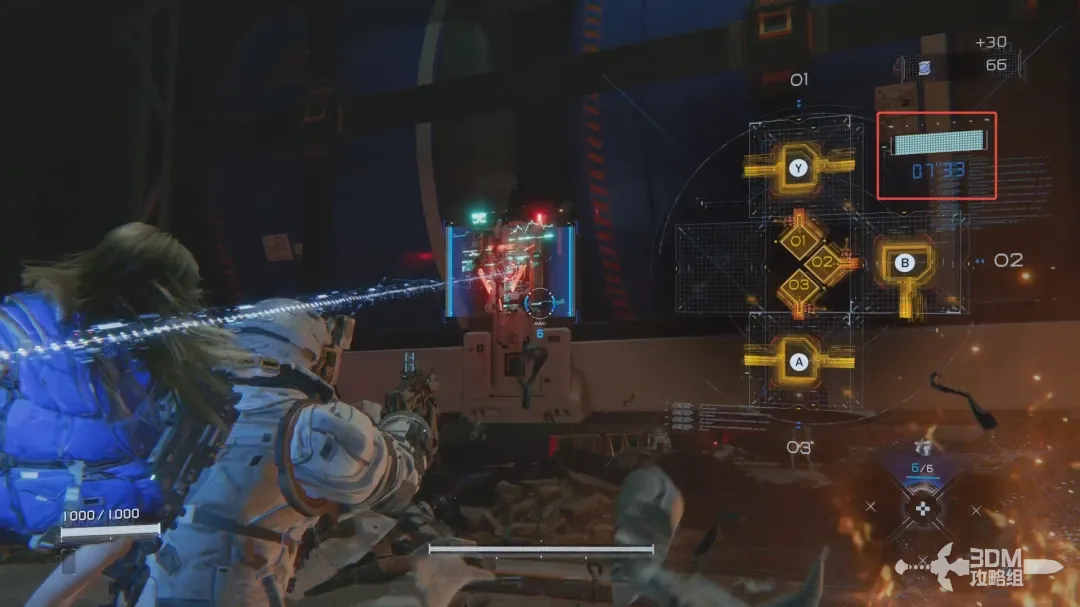Select the 01 diamond hacking node

click(799, 241)
